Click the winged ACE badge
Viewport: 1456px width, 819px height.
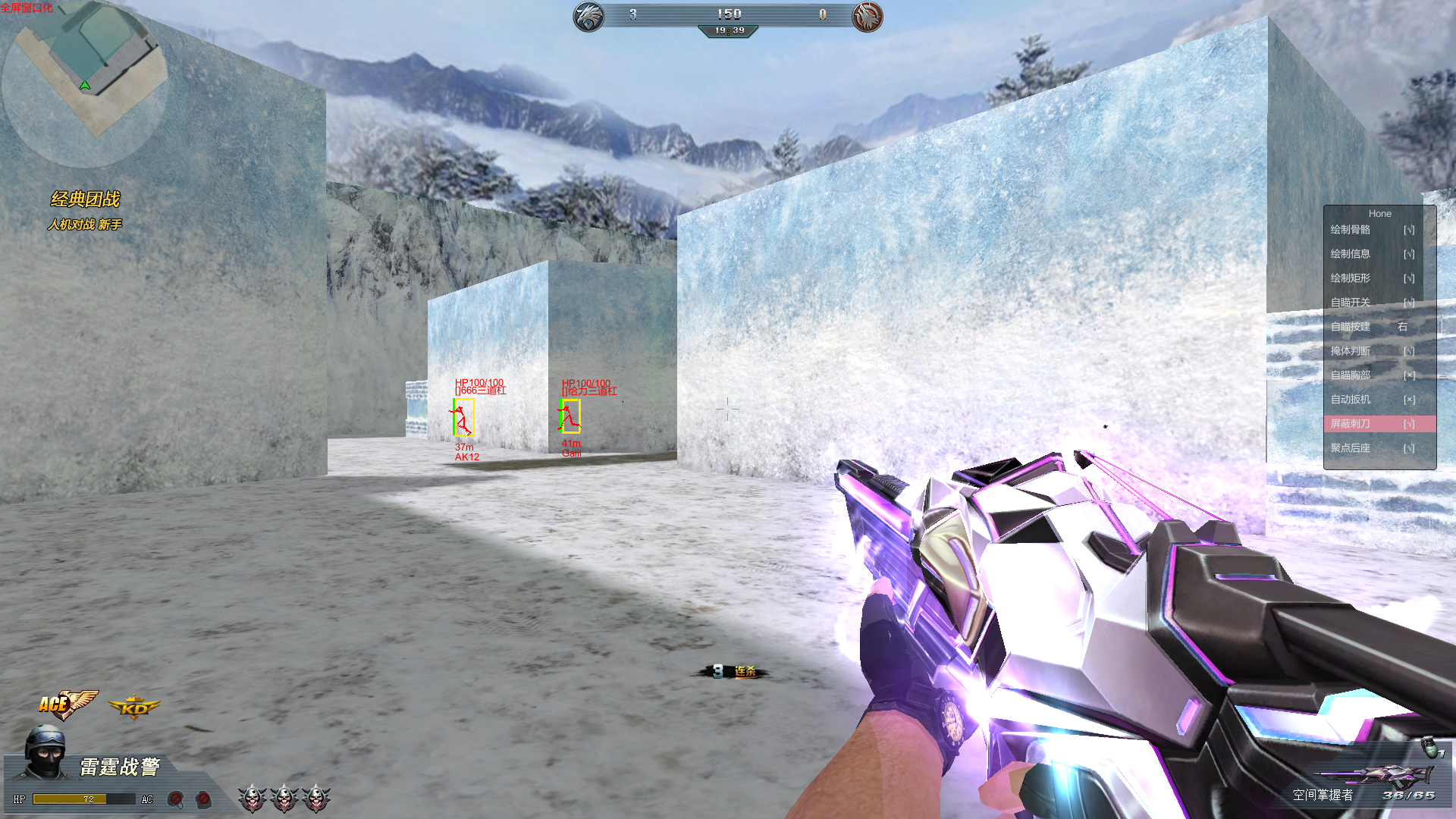67,704
